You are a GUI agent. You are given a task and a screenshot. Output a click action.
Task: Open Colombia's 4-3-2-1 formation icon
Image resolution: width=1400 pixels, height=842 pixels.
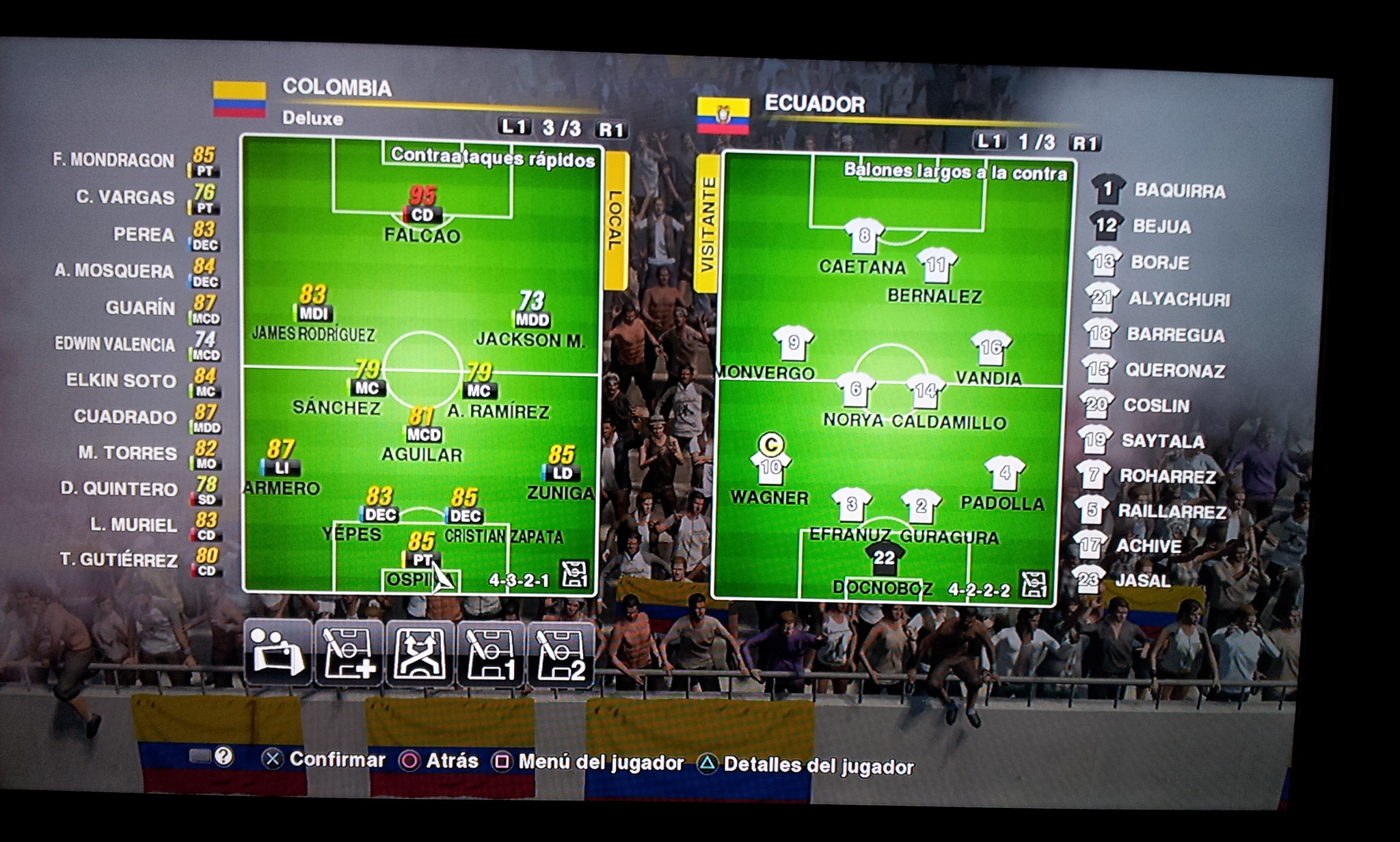click(574, 575)
